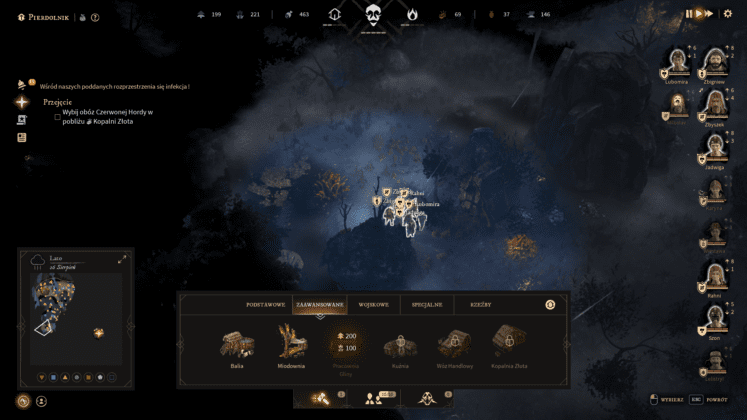The height and width of the screenshot is (420, 747).
Task: Pick the locked Kuźnia building
Action: (x=400, y=344)
